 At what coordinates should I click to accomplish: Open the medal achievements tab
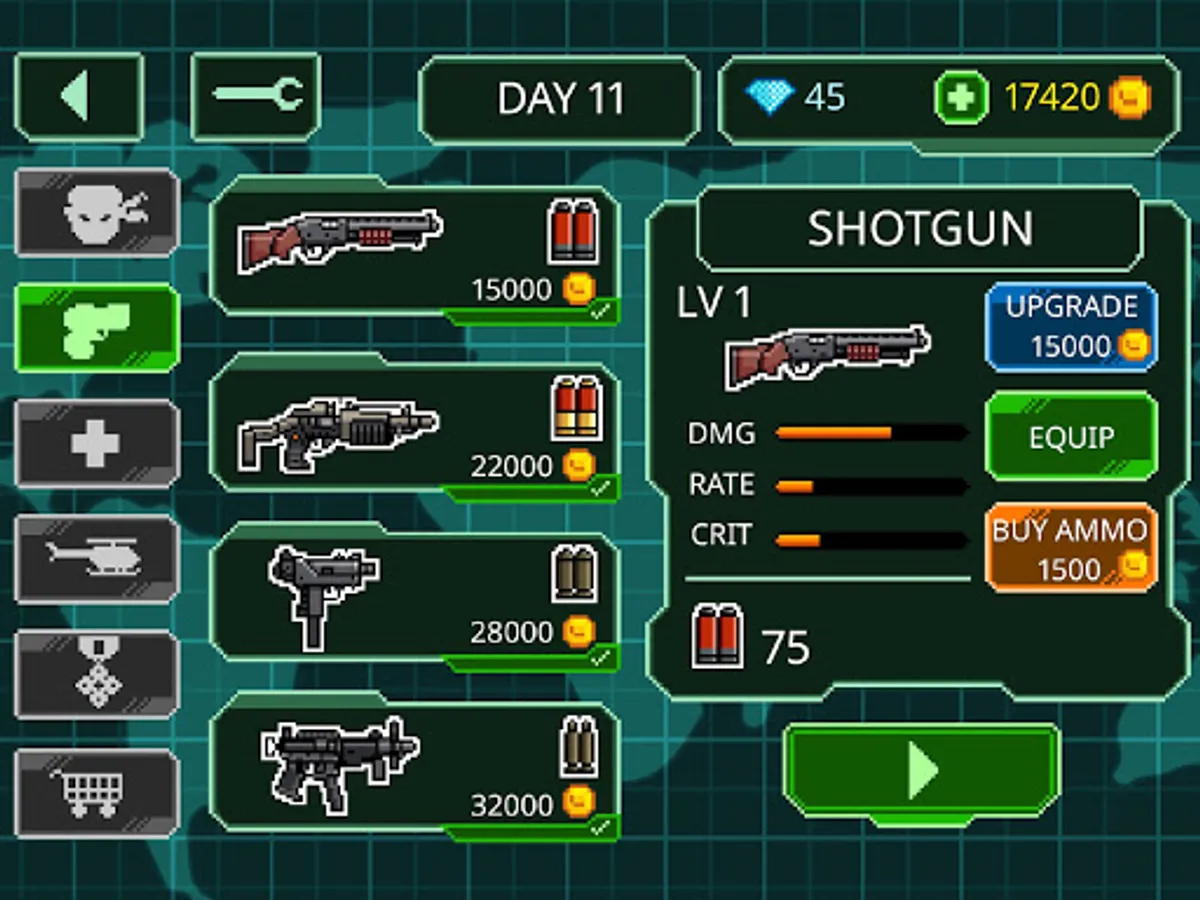coord(97,675)
